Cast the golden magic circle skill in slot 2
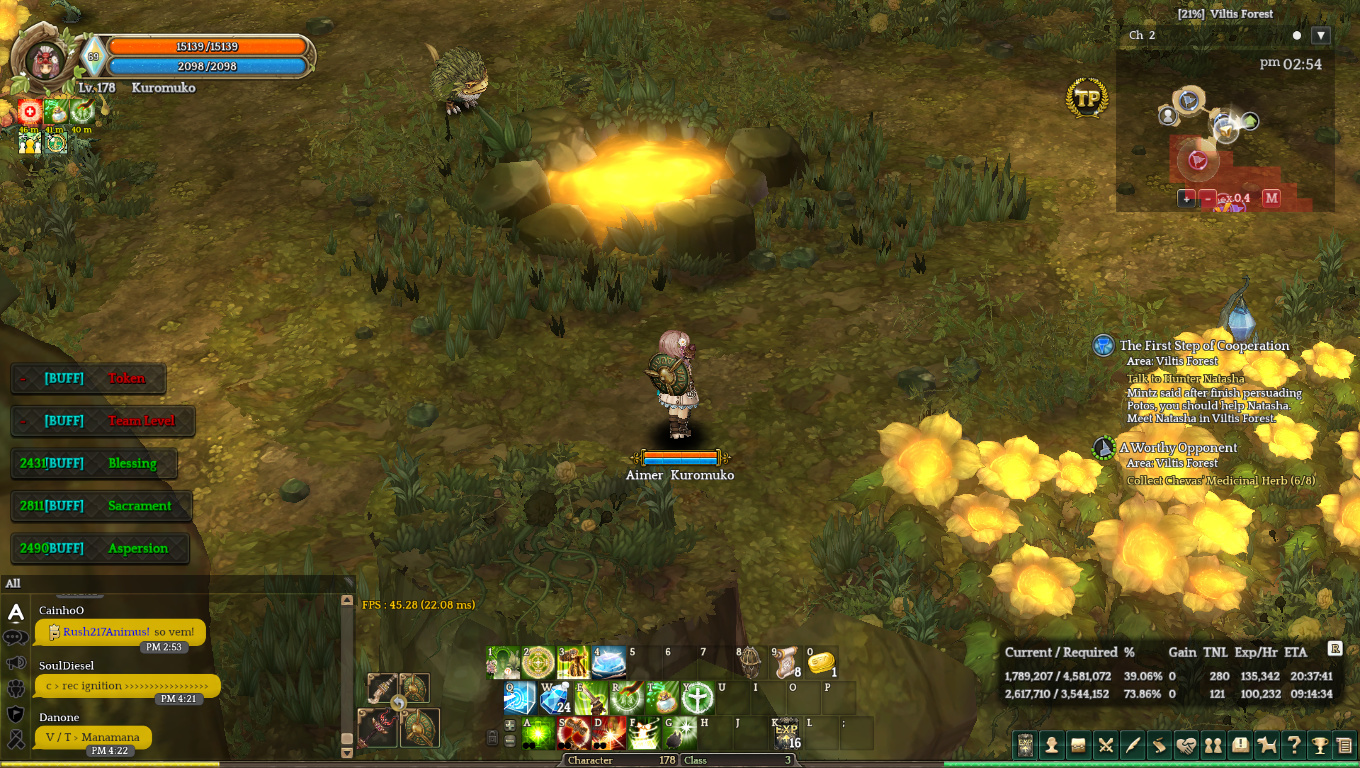This screenshot has width=1360, height=768. click(x=538, y=662)
